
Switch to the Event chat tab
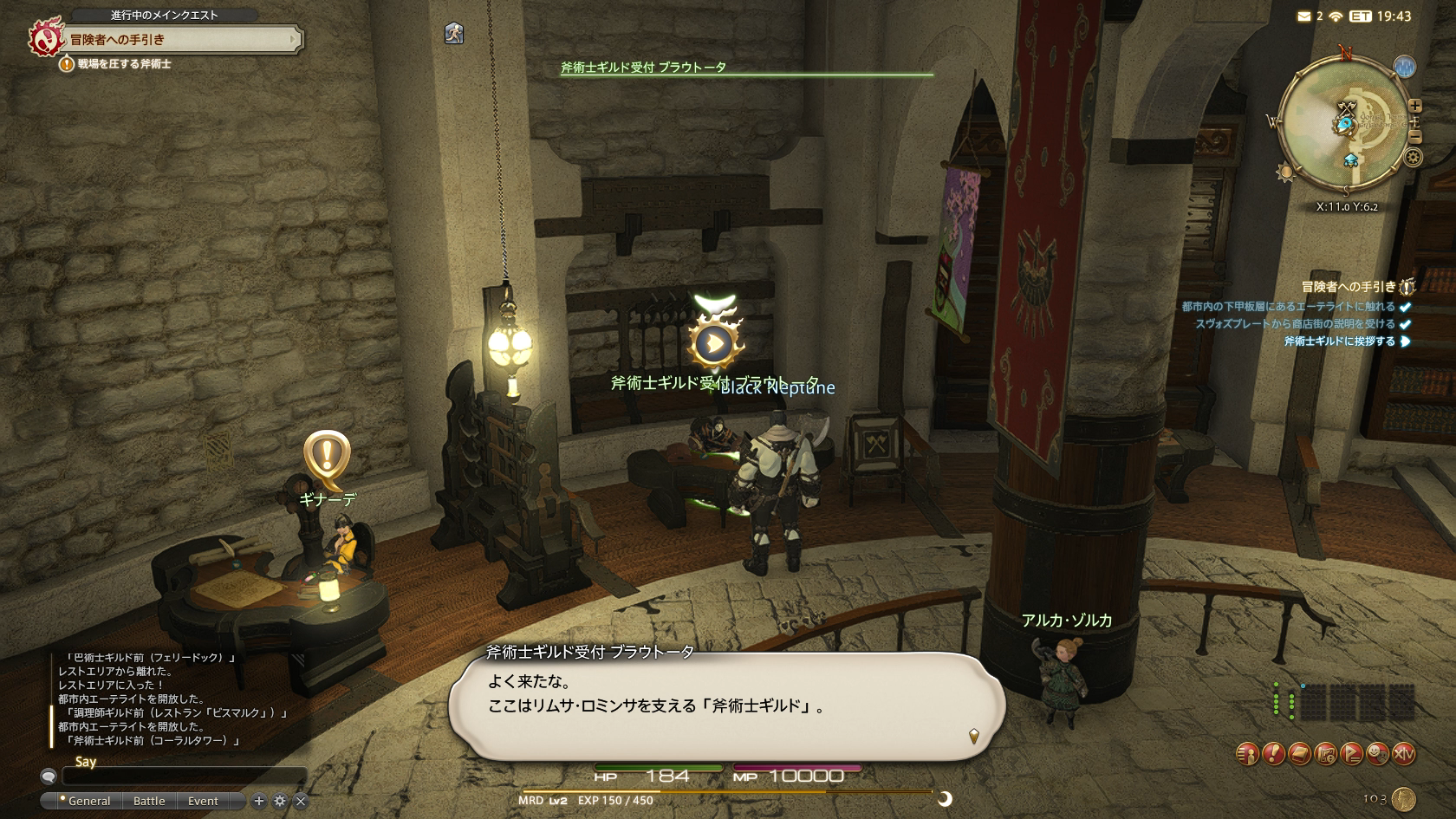coord(203,801)
